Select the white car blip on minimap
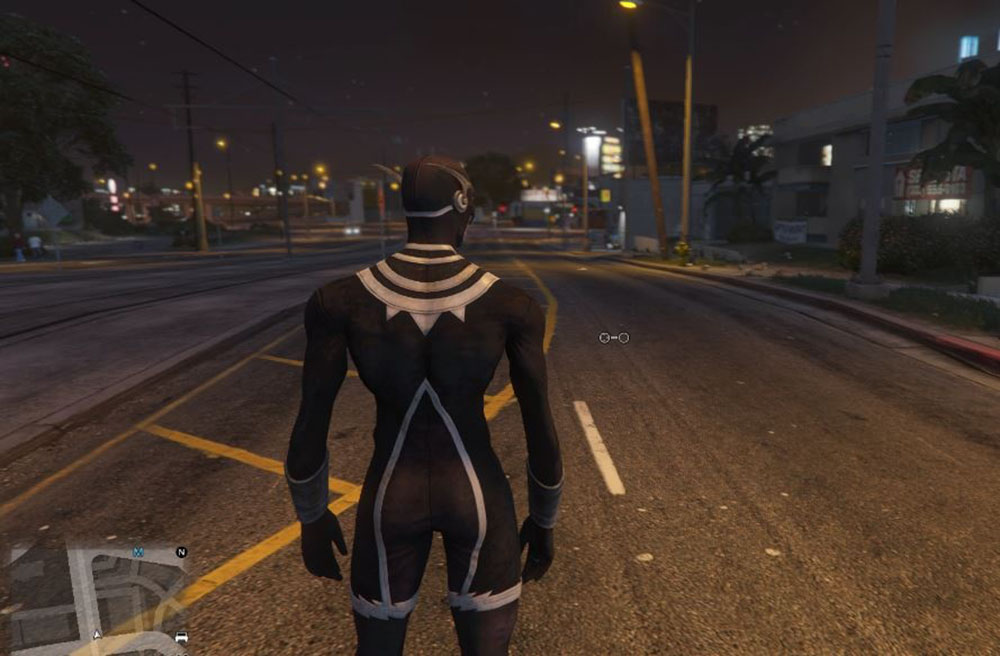Viewport: 1000px width, 656px height. [x=181, y=636]
